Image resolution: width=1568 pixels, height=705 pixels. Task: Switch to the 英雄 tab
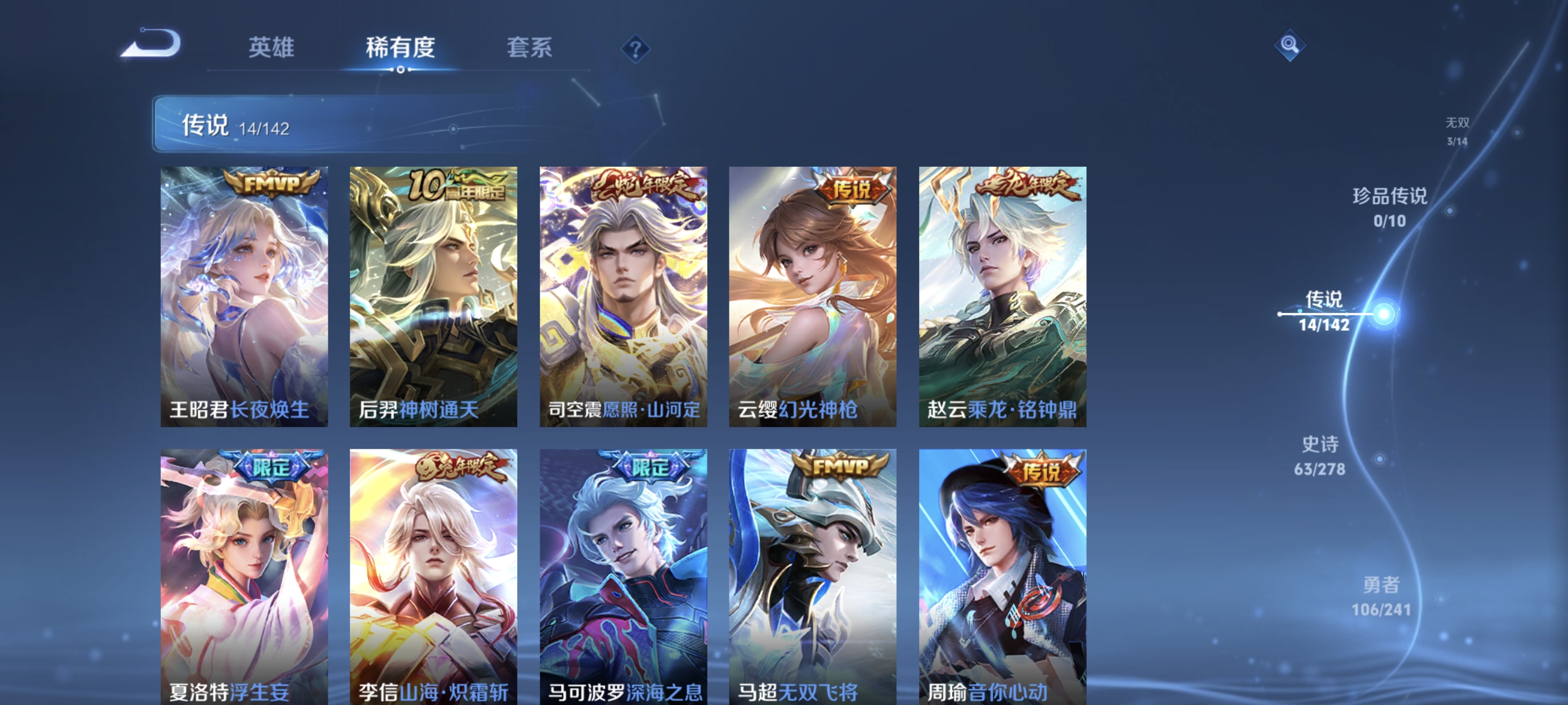pos(271,49)
